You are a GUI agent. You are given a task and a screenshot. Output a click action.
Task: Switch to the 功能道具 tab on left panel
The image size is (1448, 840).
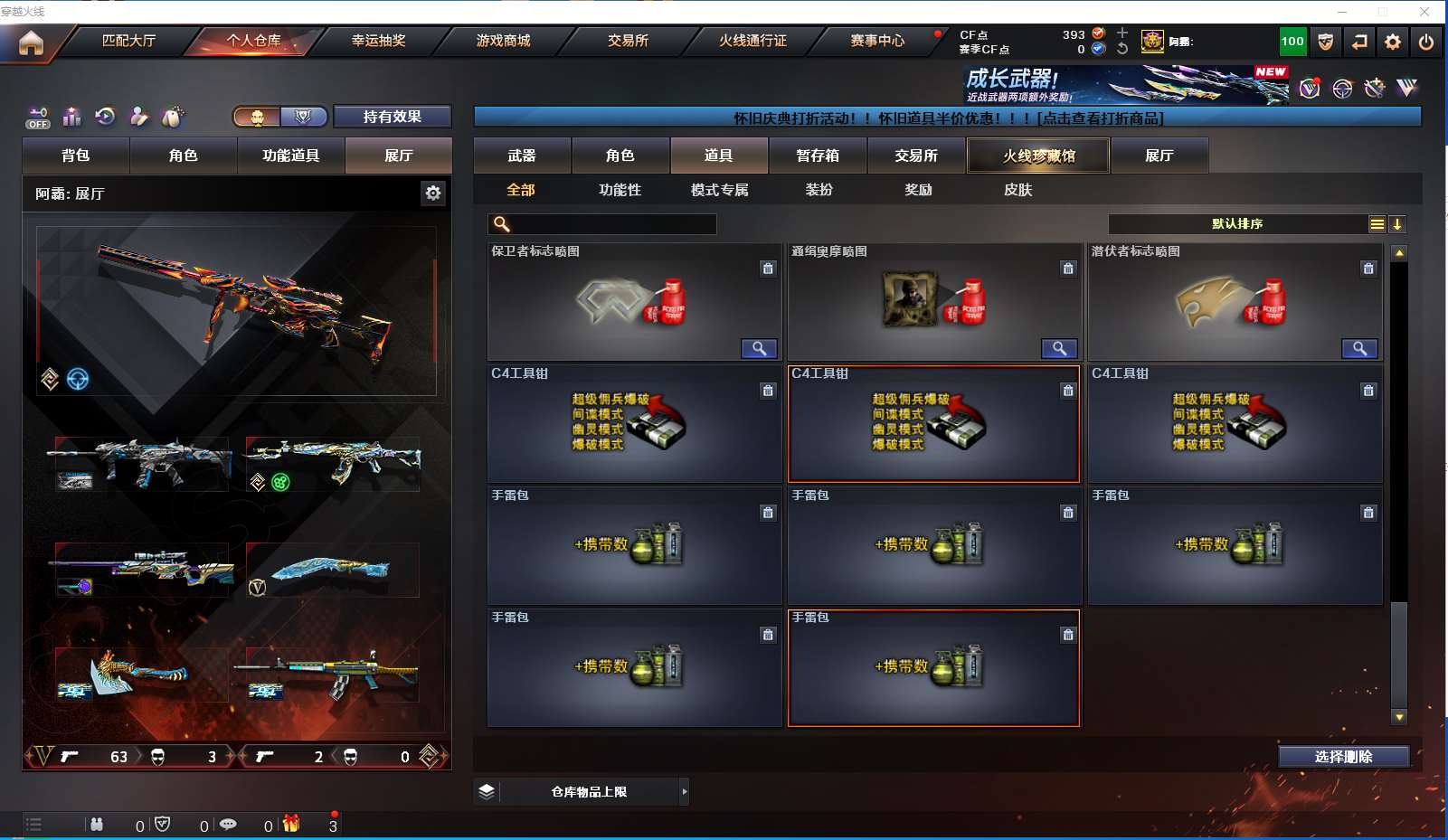click(x=290, y=156)
